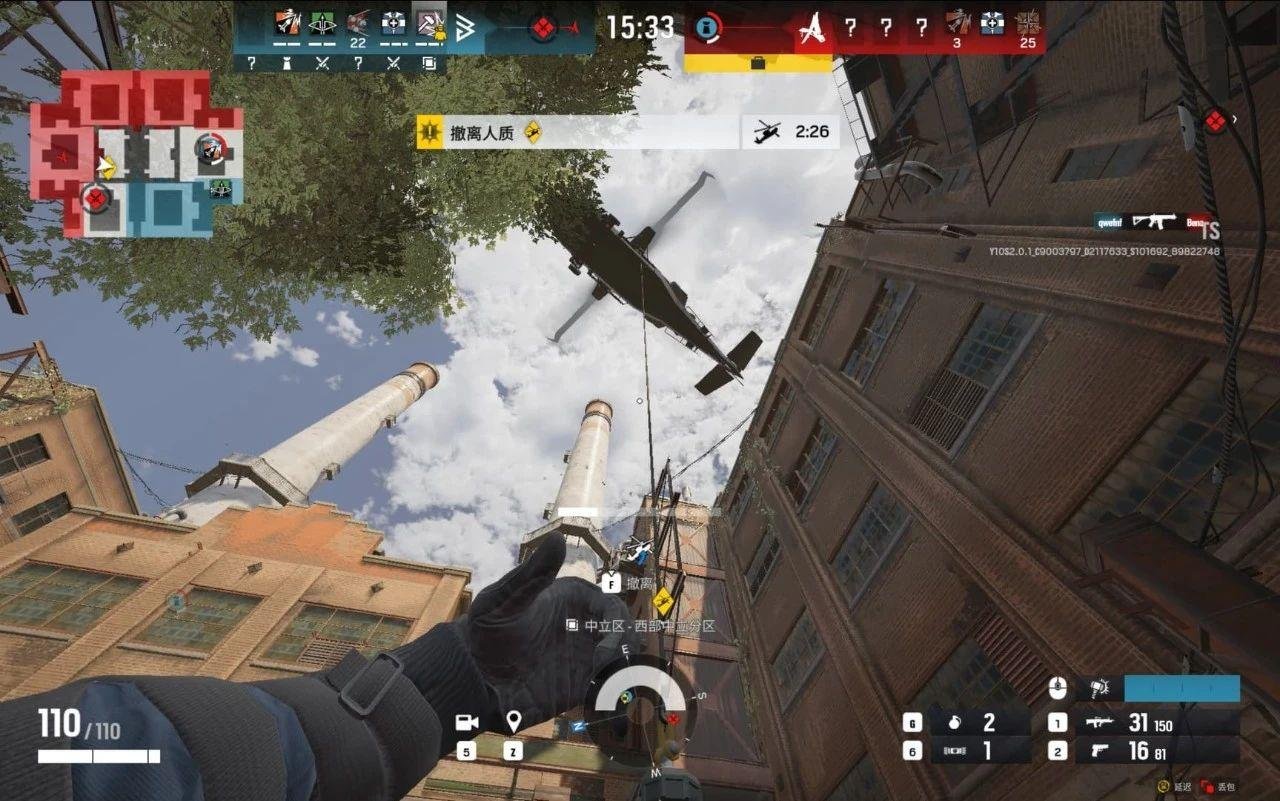The height and width of the screenshot is (801, 1280).
Task: Select the orange operator portrait on the scoreboard
Action: [285, 22]
